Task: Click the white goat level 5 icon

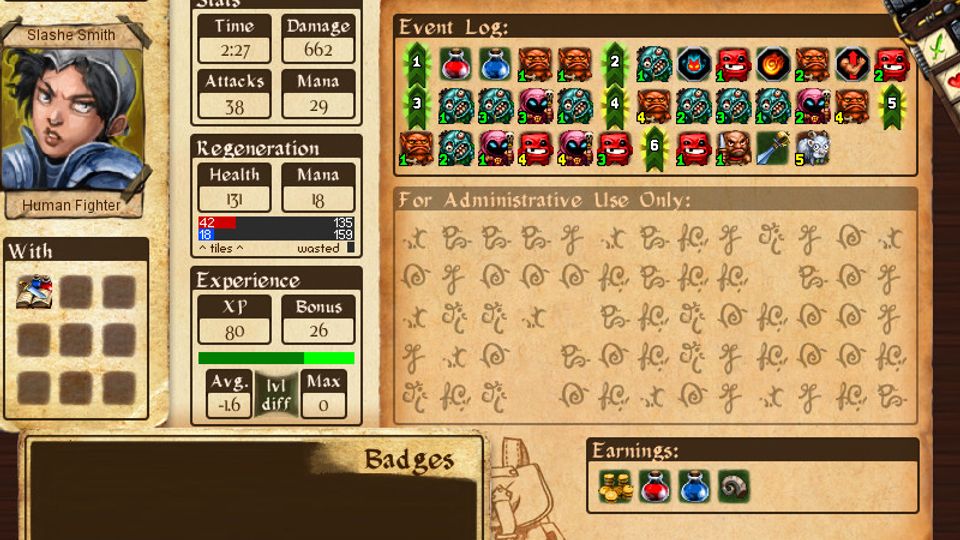Action: (812, 148)
